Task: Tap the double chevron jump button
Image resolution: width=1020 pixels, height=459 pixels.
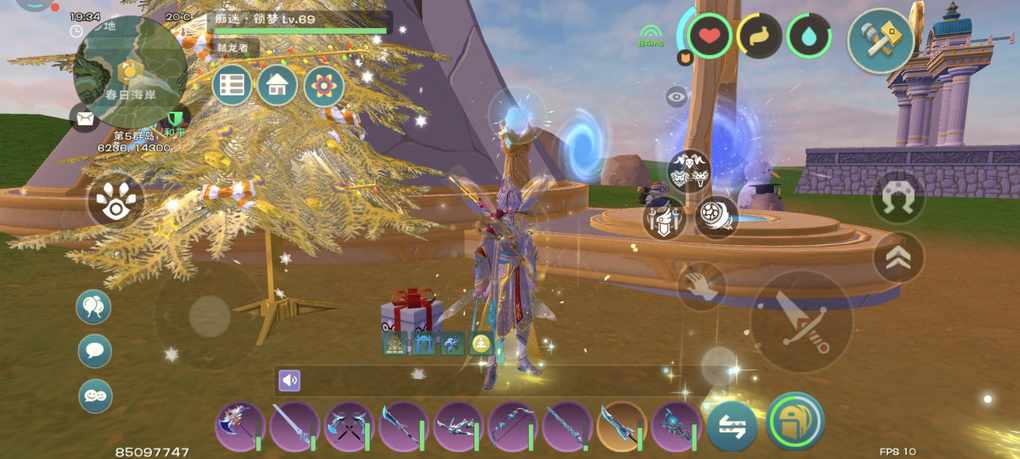Action: tap(898, 258)
